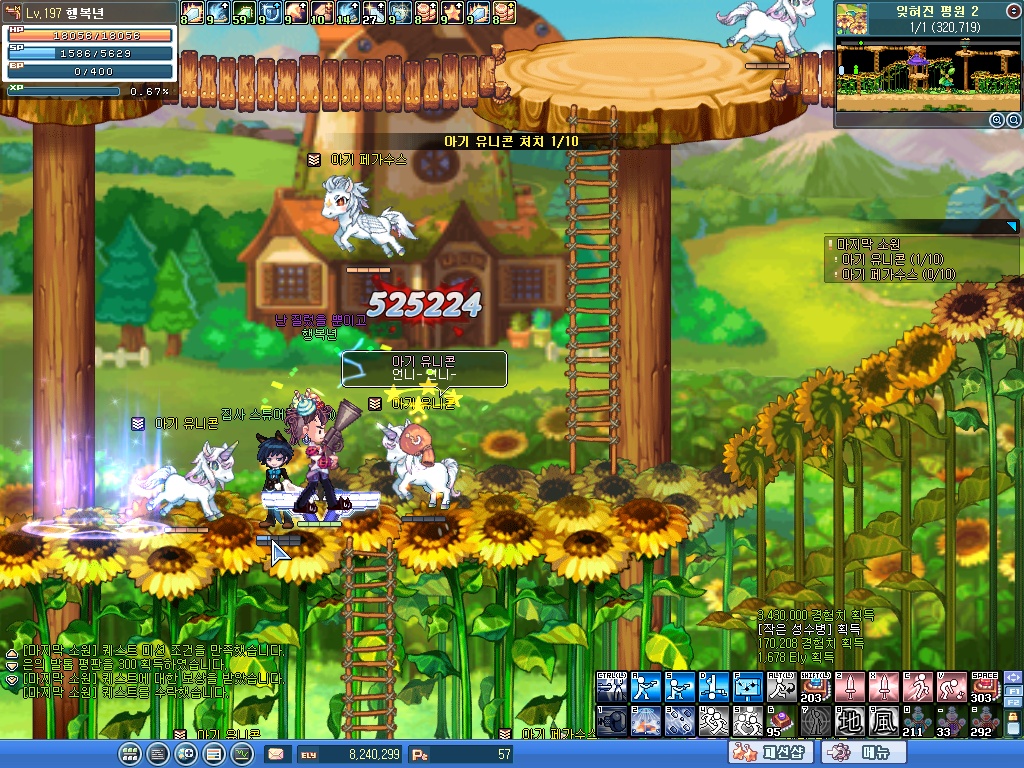The height and width of the screenshot is (768, 1024).
Task: Activate the F slot billboard skill
Action: click(747, 687)
